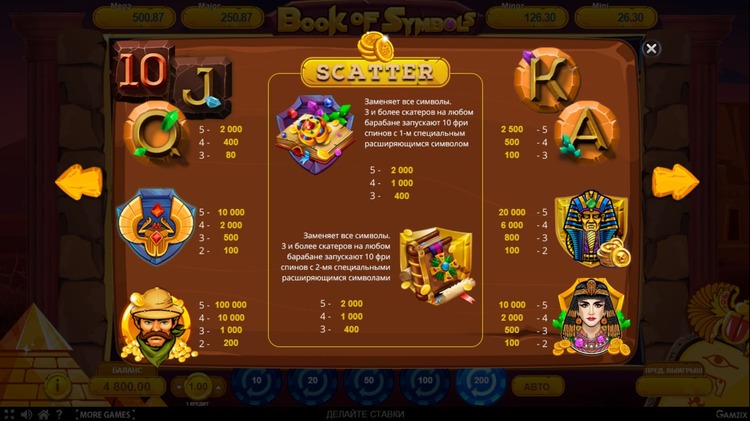The height and width of the screenshot is (421, 750).
Task: Activate the АВТО autoplay button
Action: tap(537, 386)
